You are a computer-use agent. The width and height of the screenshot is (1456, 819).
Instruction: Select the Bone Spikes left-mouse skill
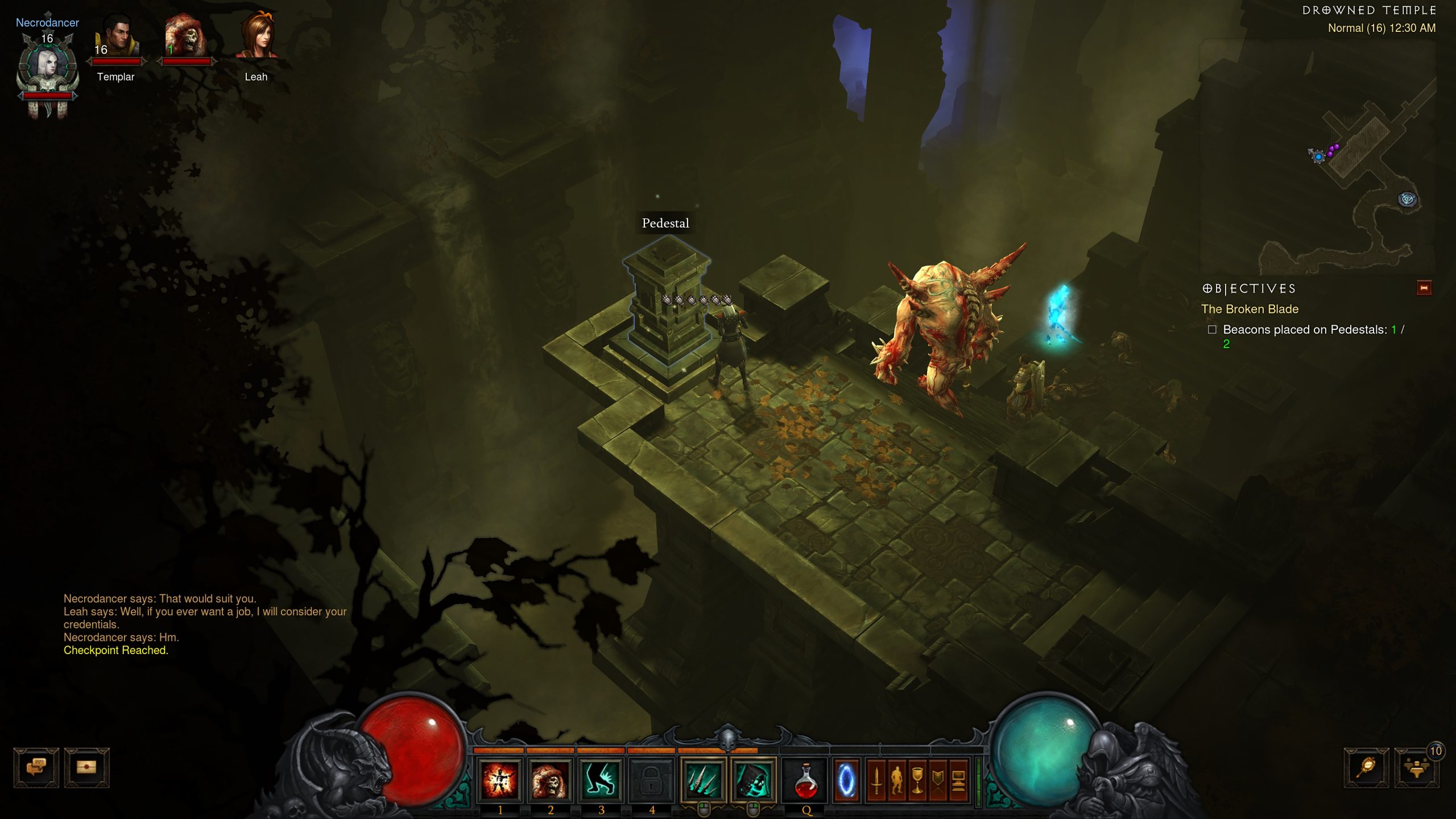[701, 780]
